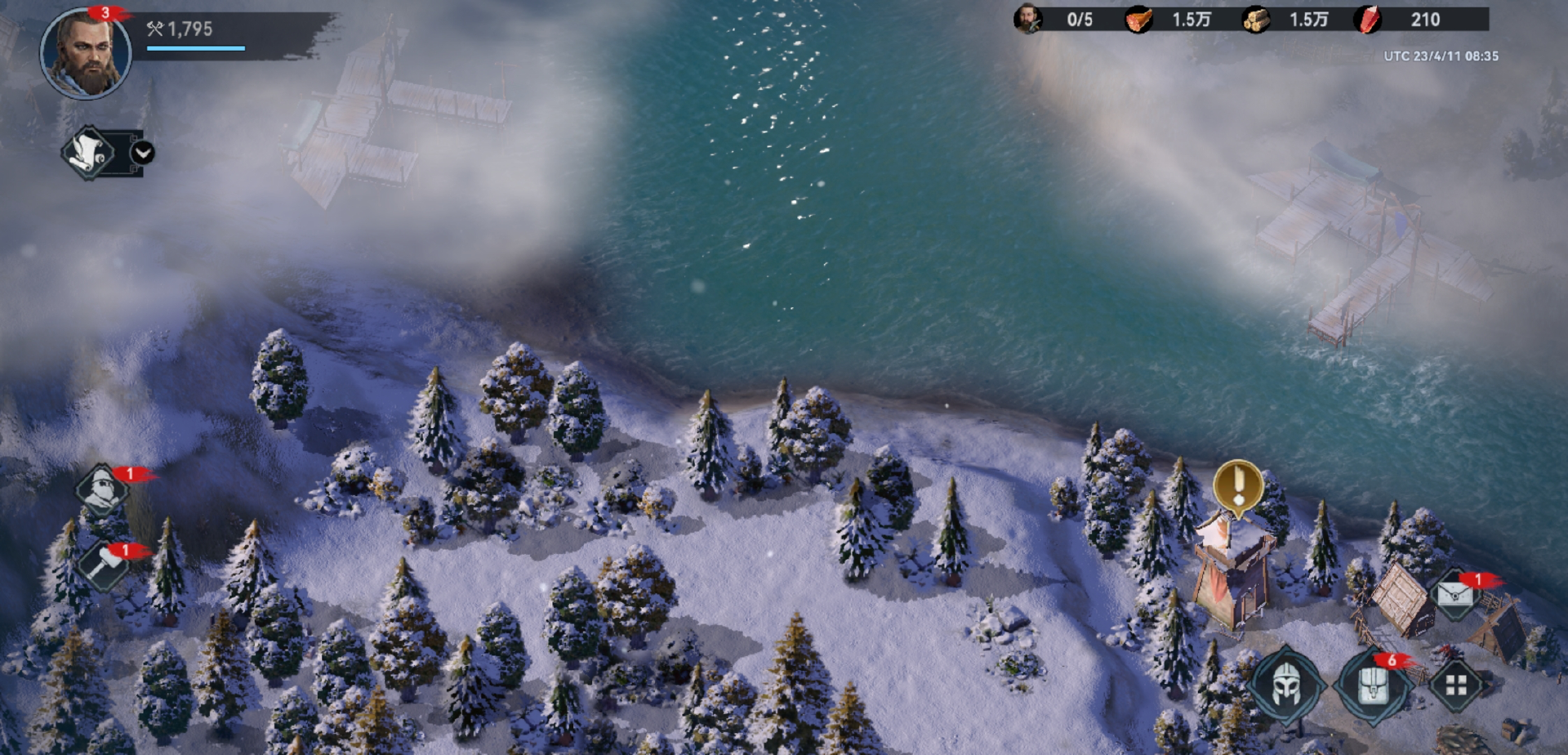Screen dimensions: 1568x755
Task: Open the four-square grid menu
Action: (x=1456, y=685)
